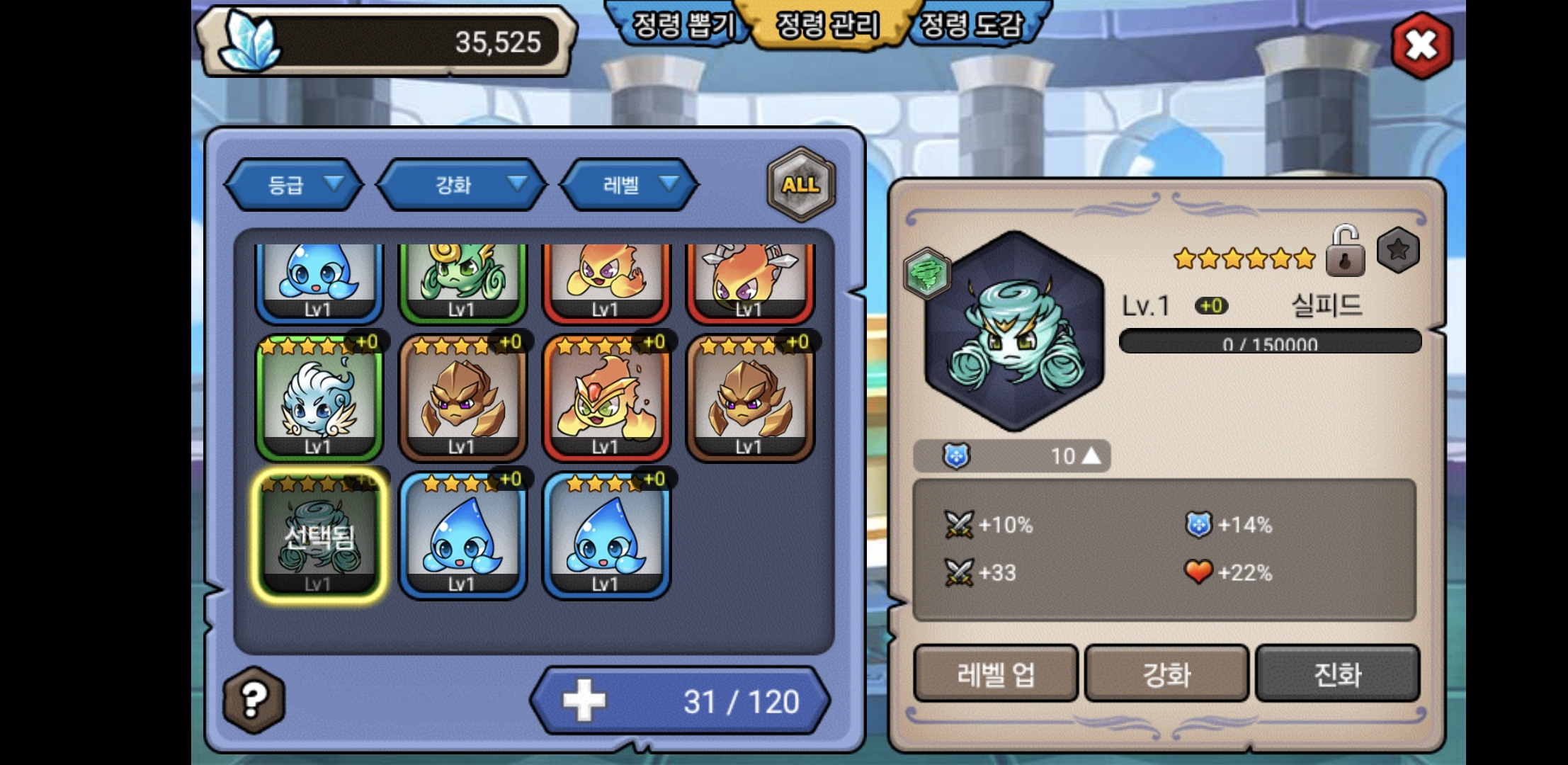
Task: Close the spirit management screen
Action: 1421,46
